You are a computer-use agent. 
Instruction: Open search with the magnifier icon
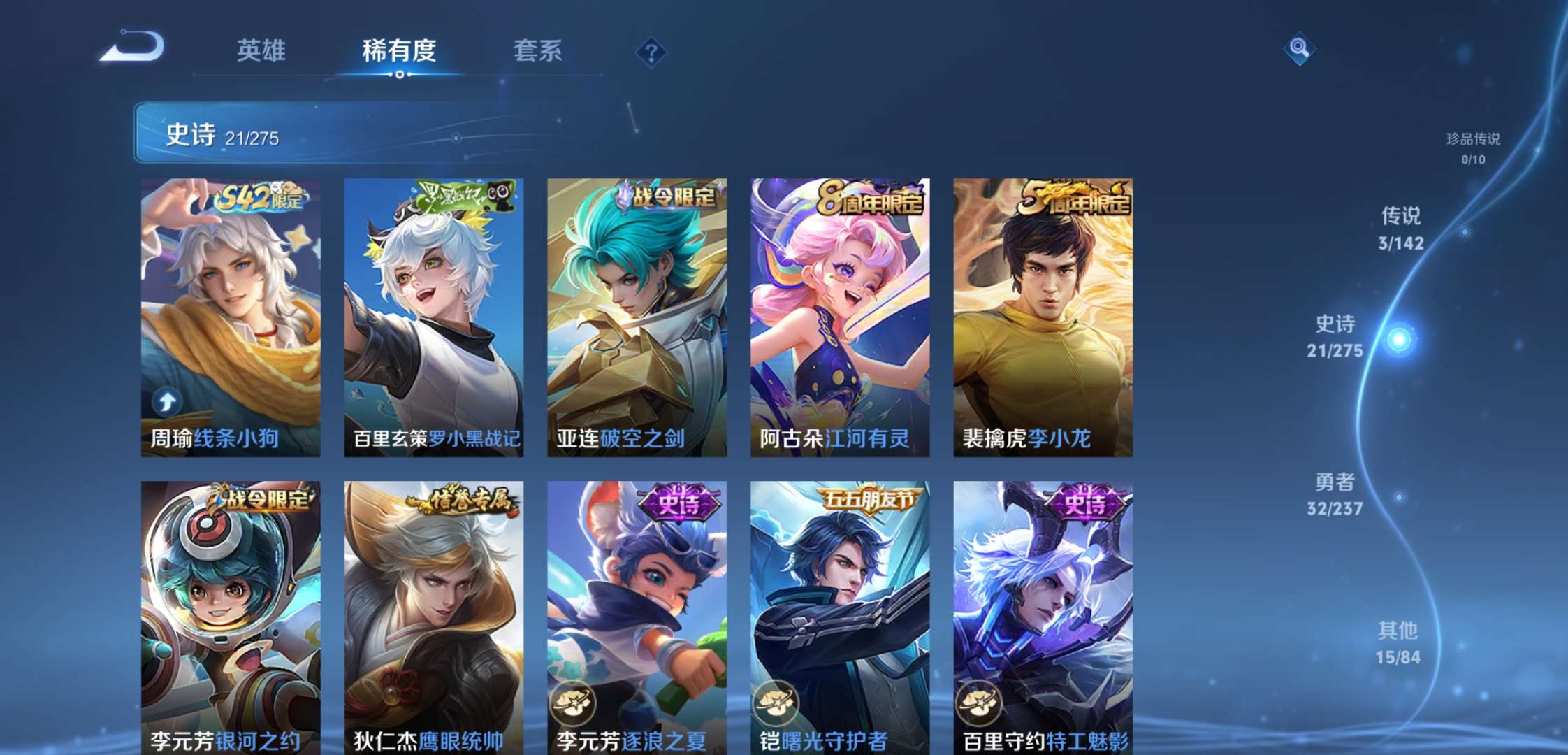[1298, 49]
